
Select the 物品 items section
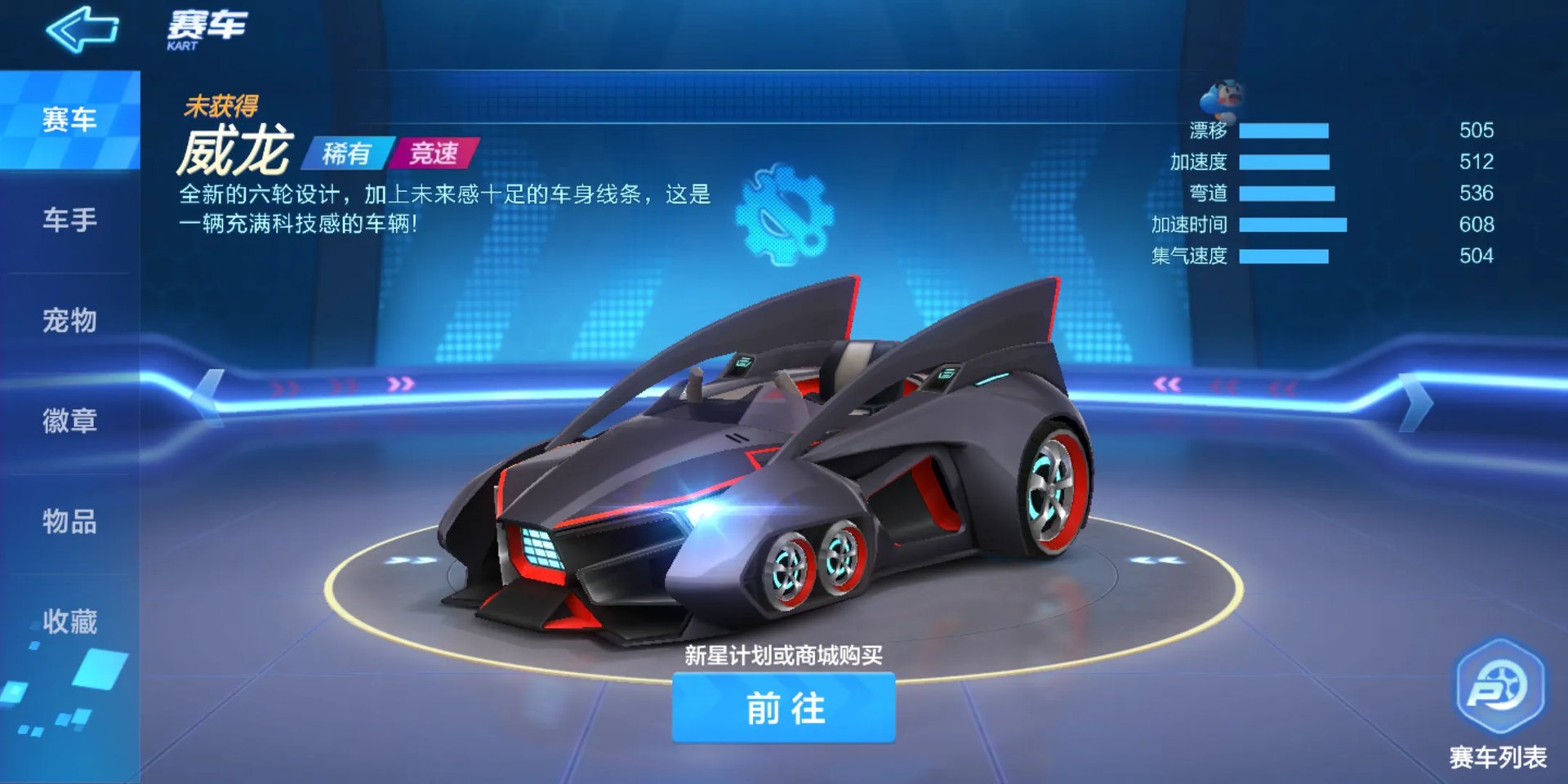click(69, 523)
